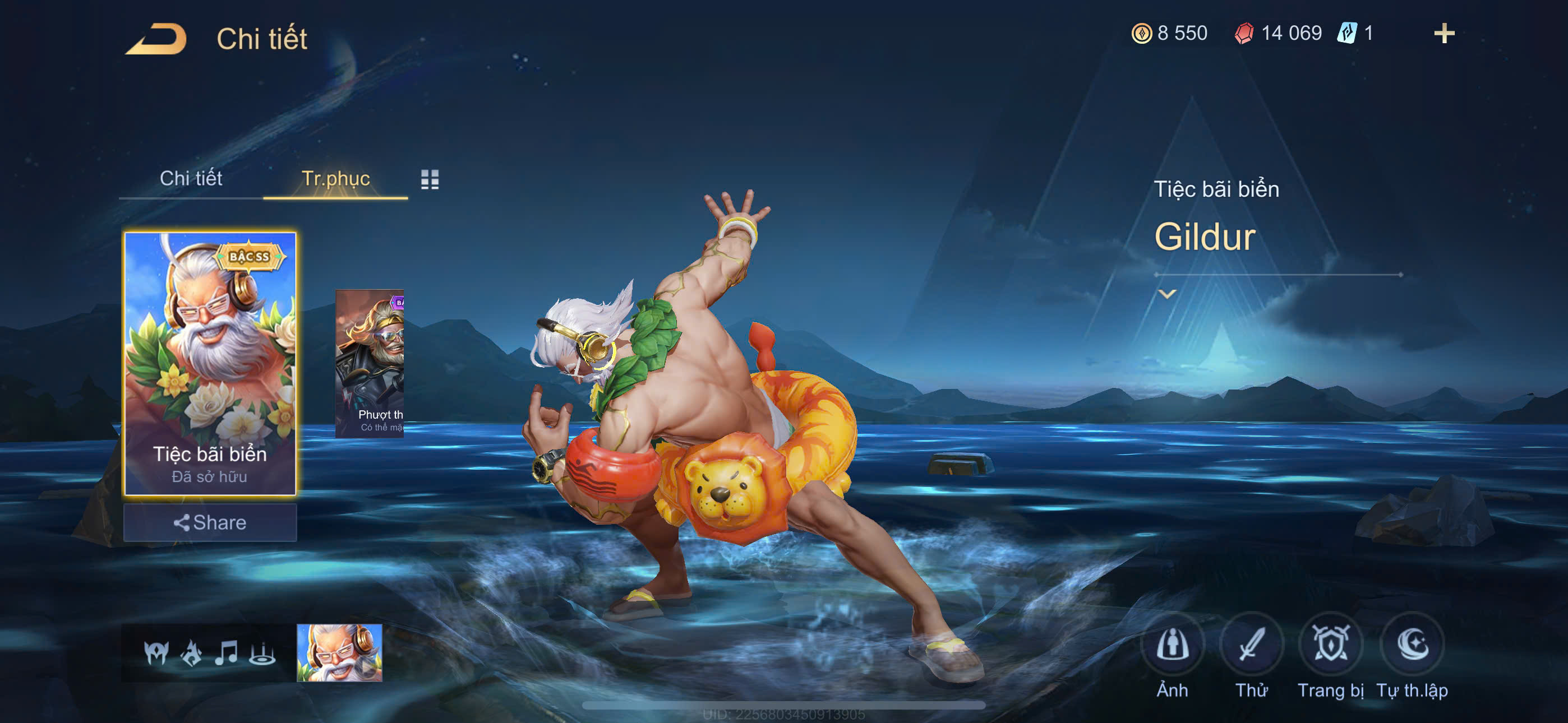
Task: Go back using the golden arrow button
Action: pyautogui.click(x=157, y=39)
